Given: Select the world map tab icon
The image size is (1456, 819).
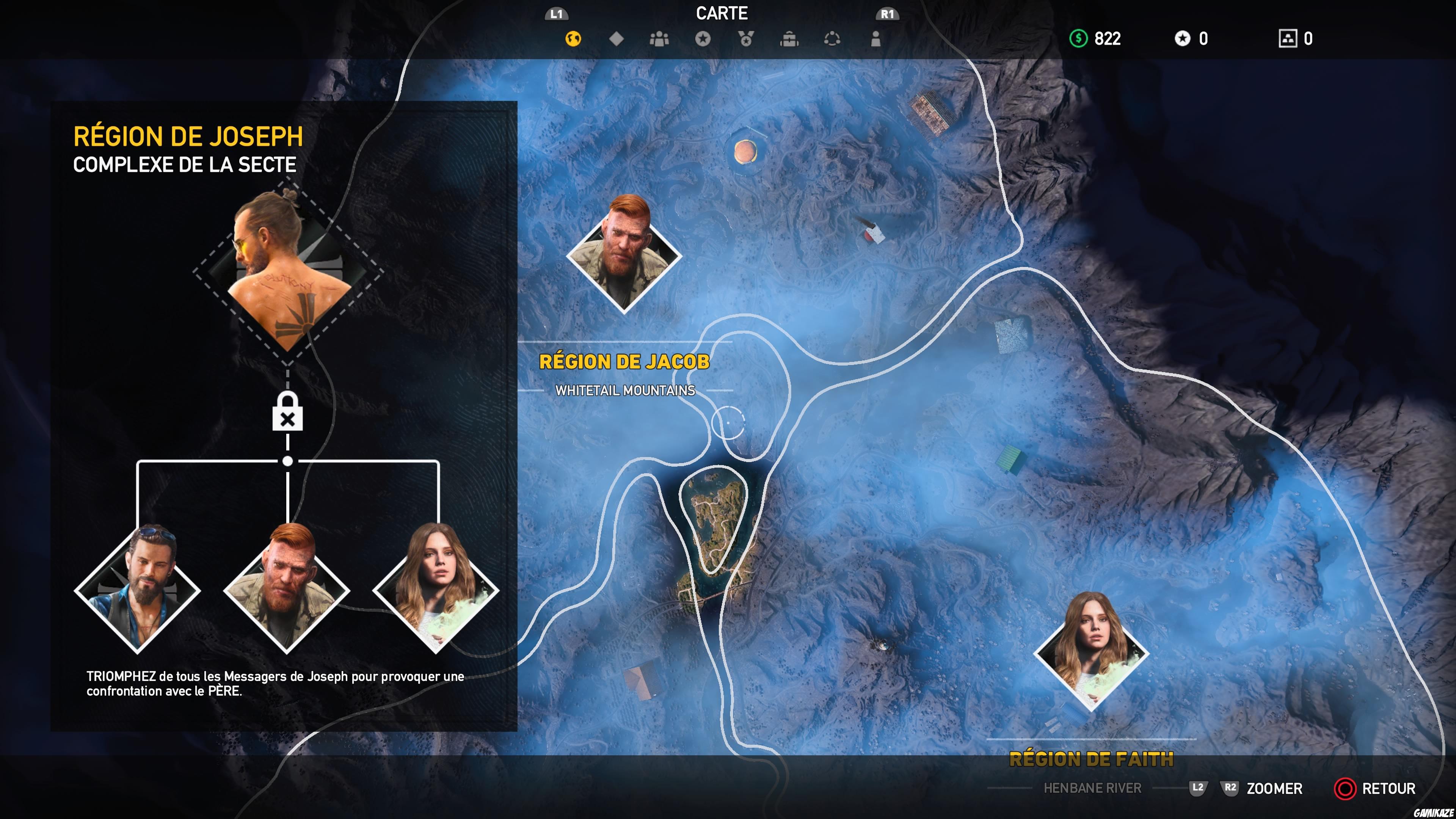Looking at the screenshot, I should [573, 38].
